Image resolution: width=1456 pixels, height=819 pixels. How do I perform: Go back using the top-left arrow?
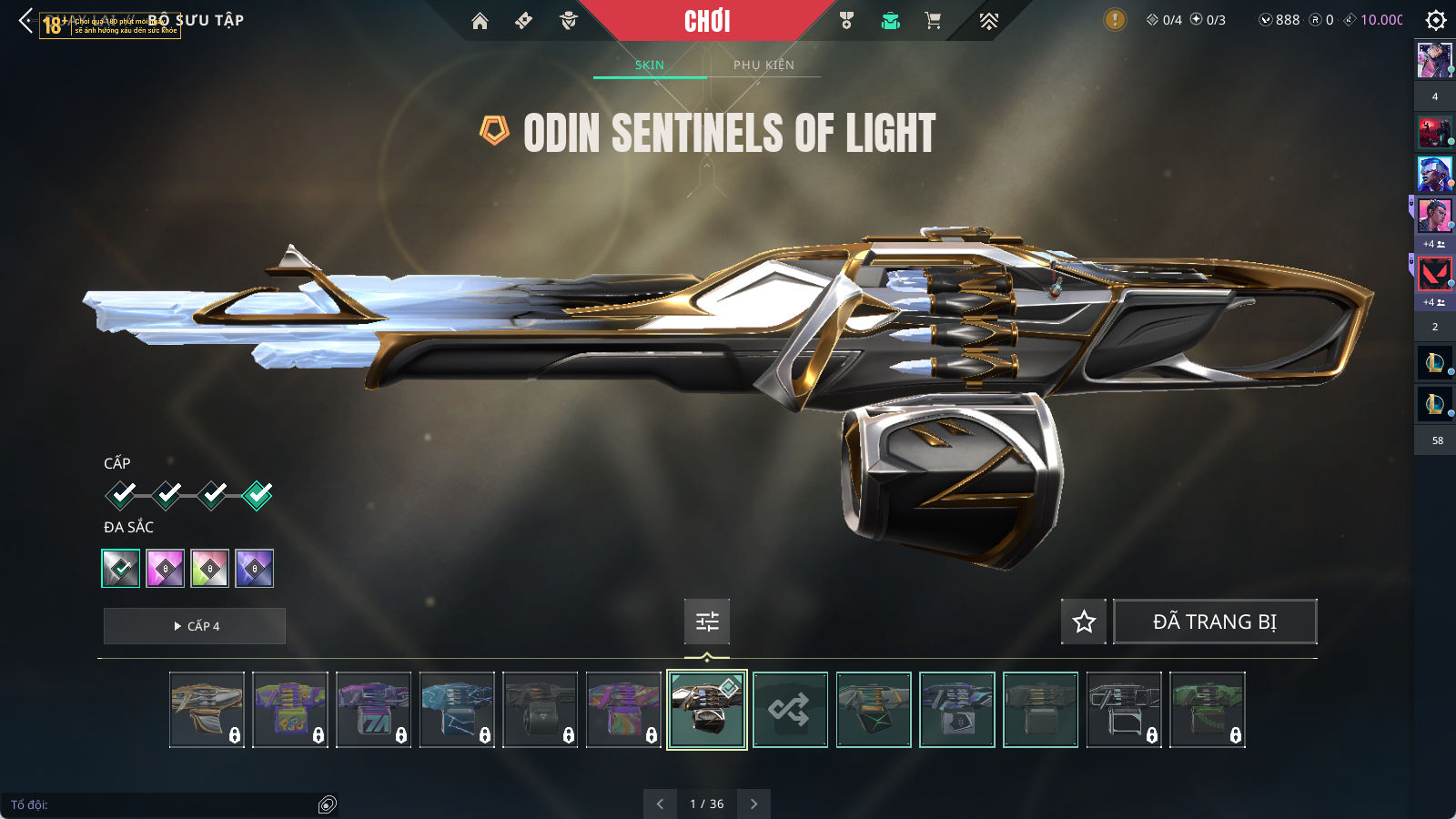[26, 20]
